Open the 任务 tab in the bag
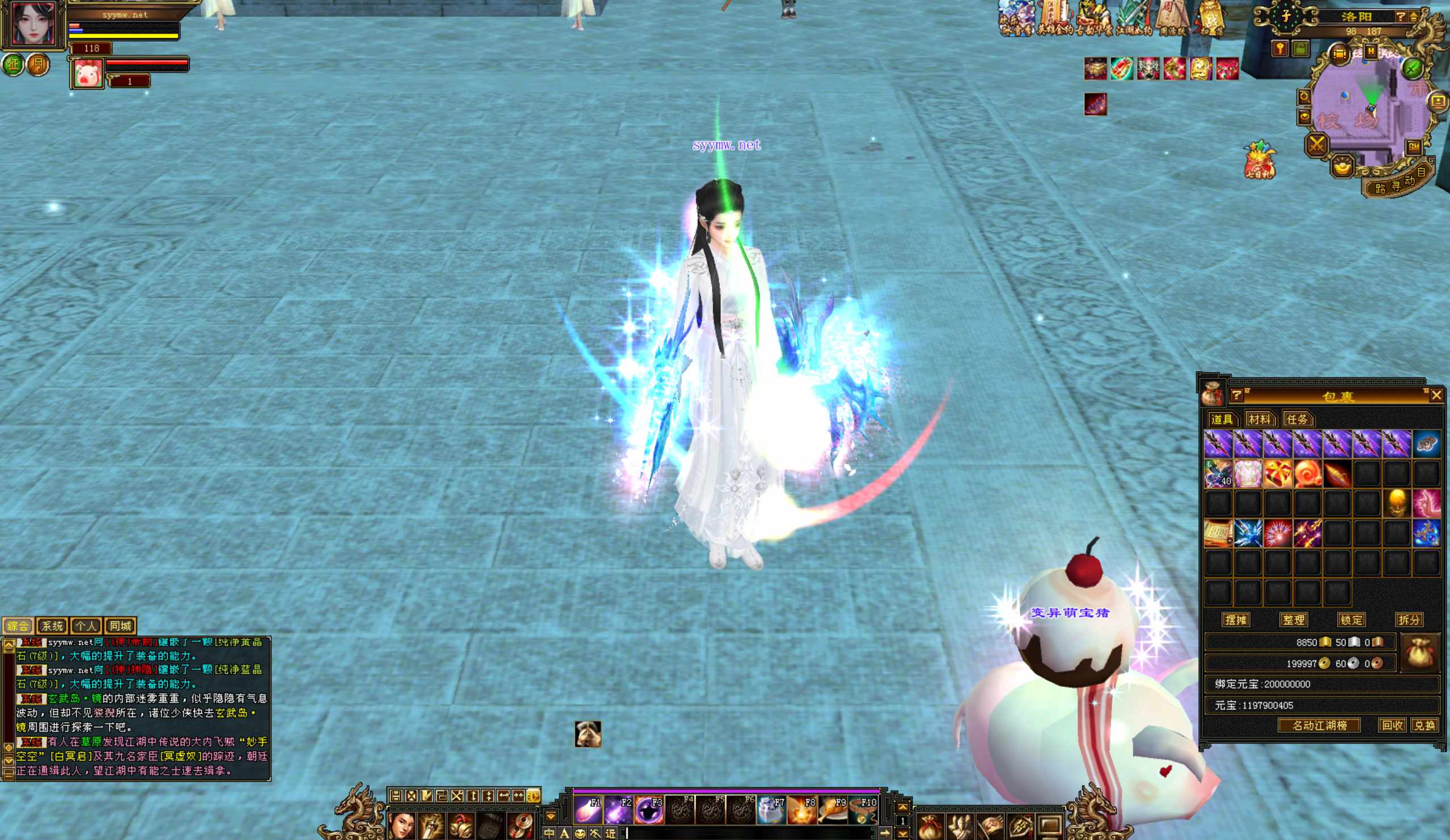The height and width of the screenshot is (840, 1450). click(x=1297, y=419)
